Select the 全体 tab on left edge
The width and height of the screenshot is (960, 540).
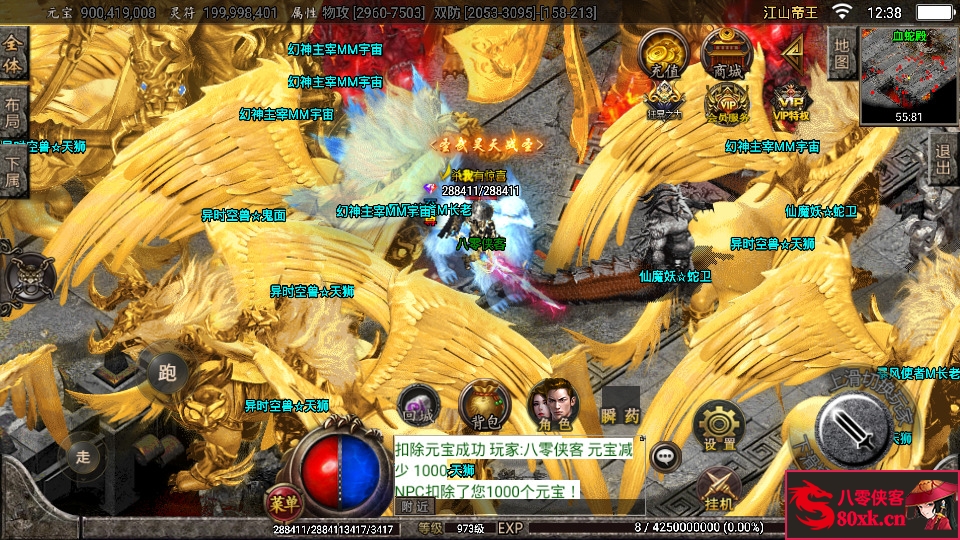click(x=13, y=54)
